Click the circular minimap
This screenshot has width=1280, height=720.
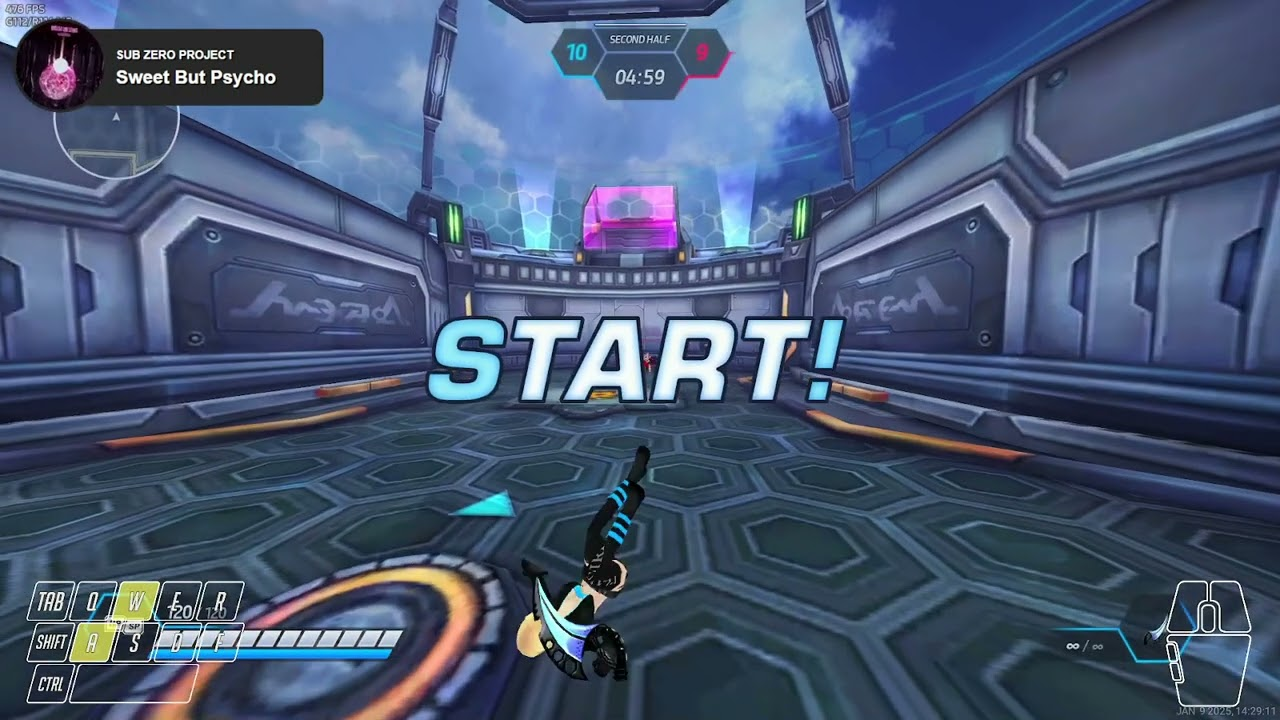[116, 136]
